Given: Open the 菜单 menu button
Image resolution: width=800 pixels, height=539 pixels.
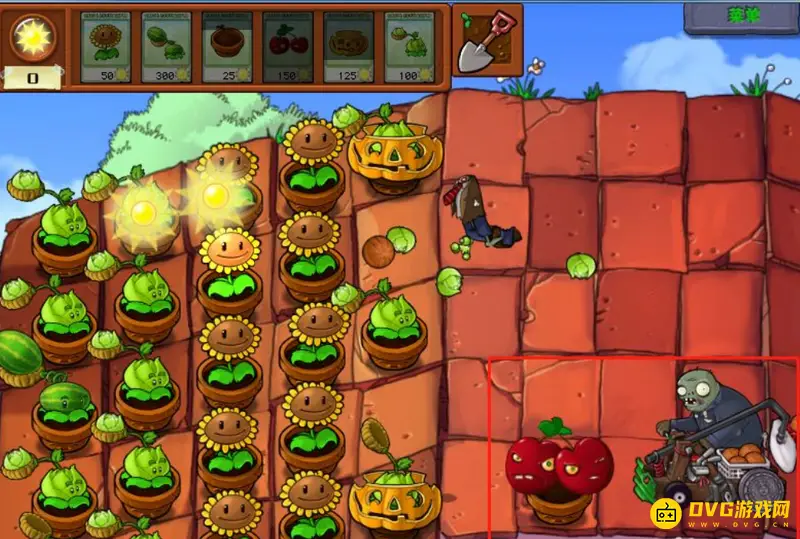Looking at the screenshot, I should click(740, 16).
